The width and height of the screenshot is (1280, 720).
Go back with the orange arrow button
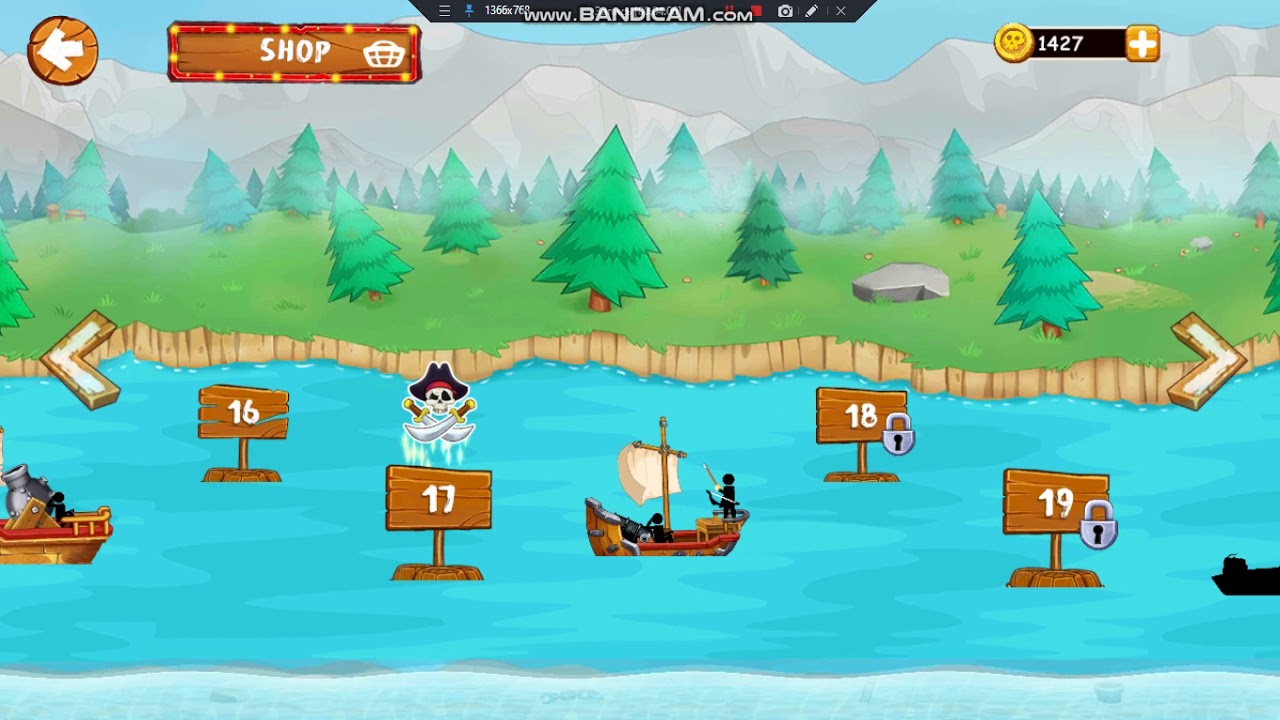coord(62,50)
